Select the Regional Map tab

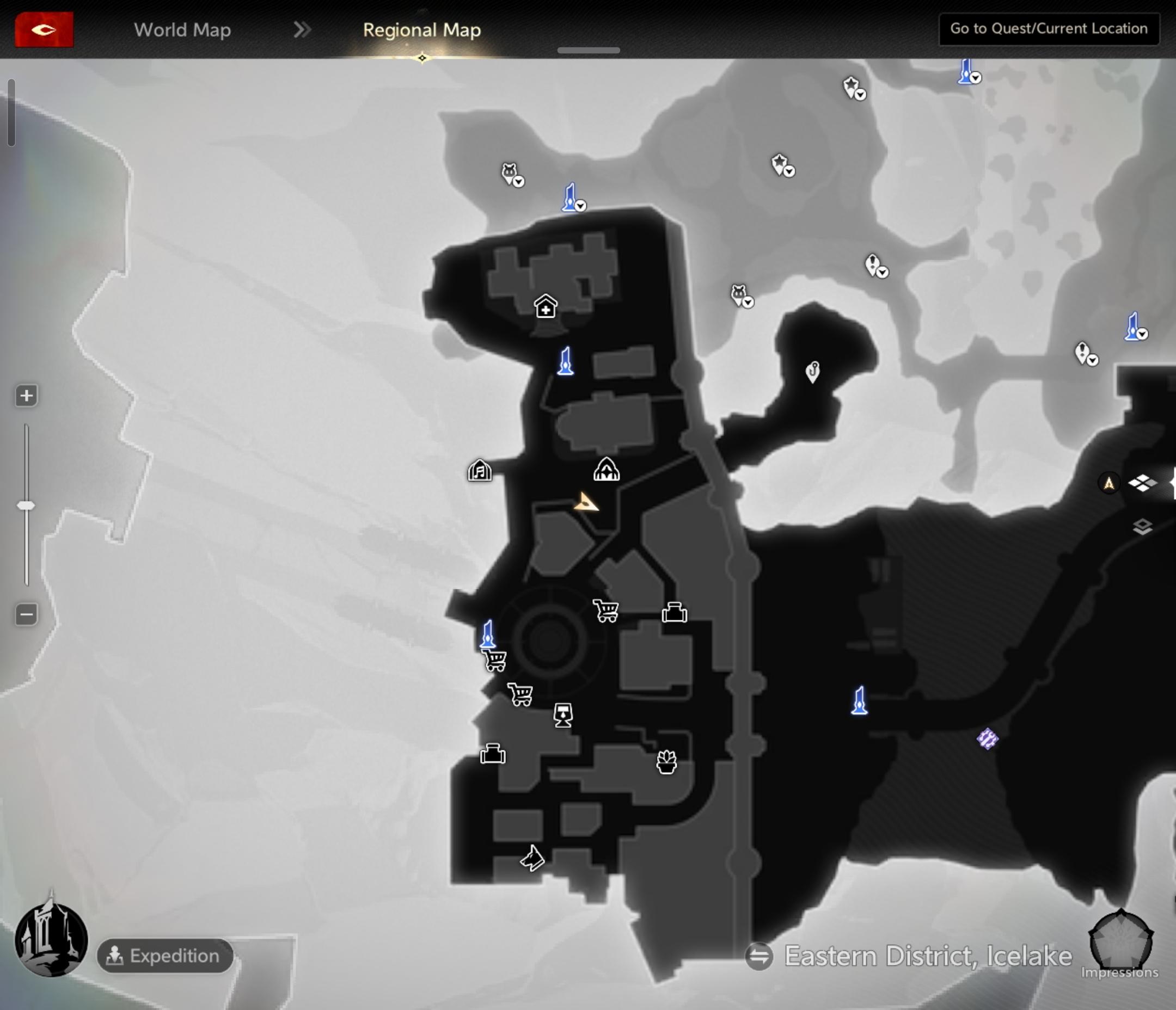422,29
